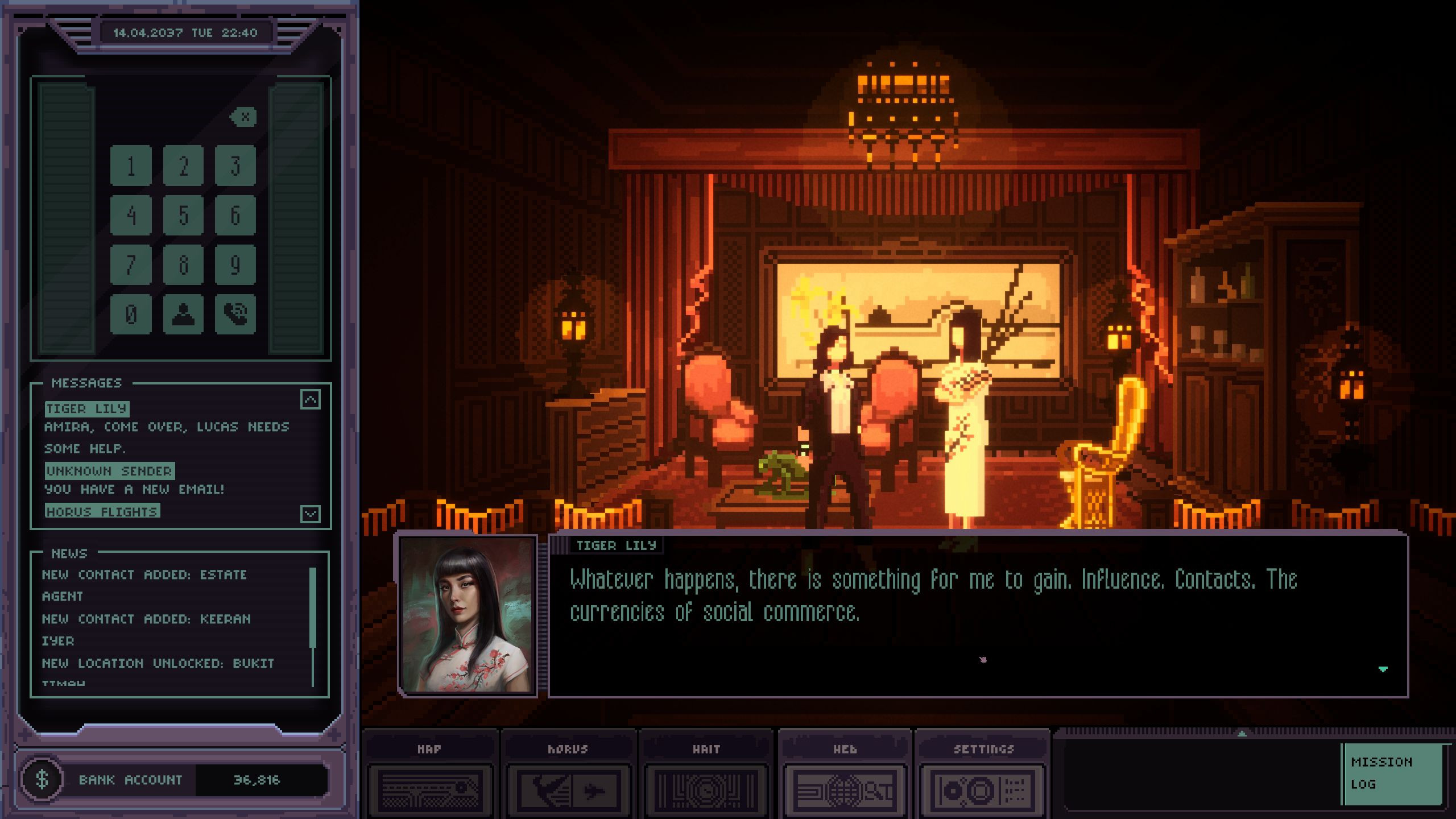Select the Horus Flights message
The image size is (1456, 819).
click(102, 511)
